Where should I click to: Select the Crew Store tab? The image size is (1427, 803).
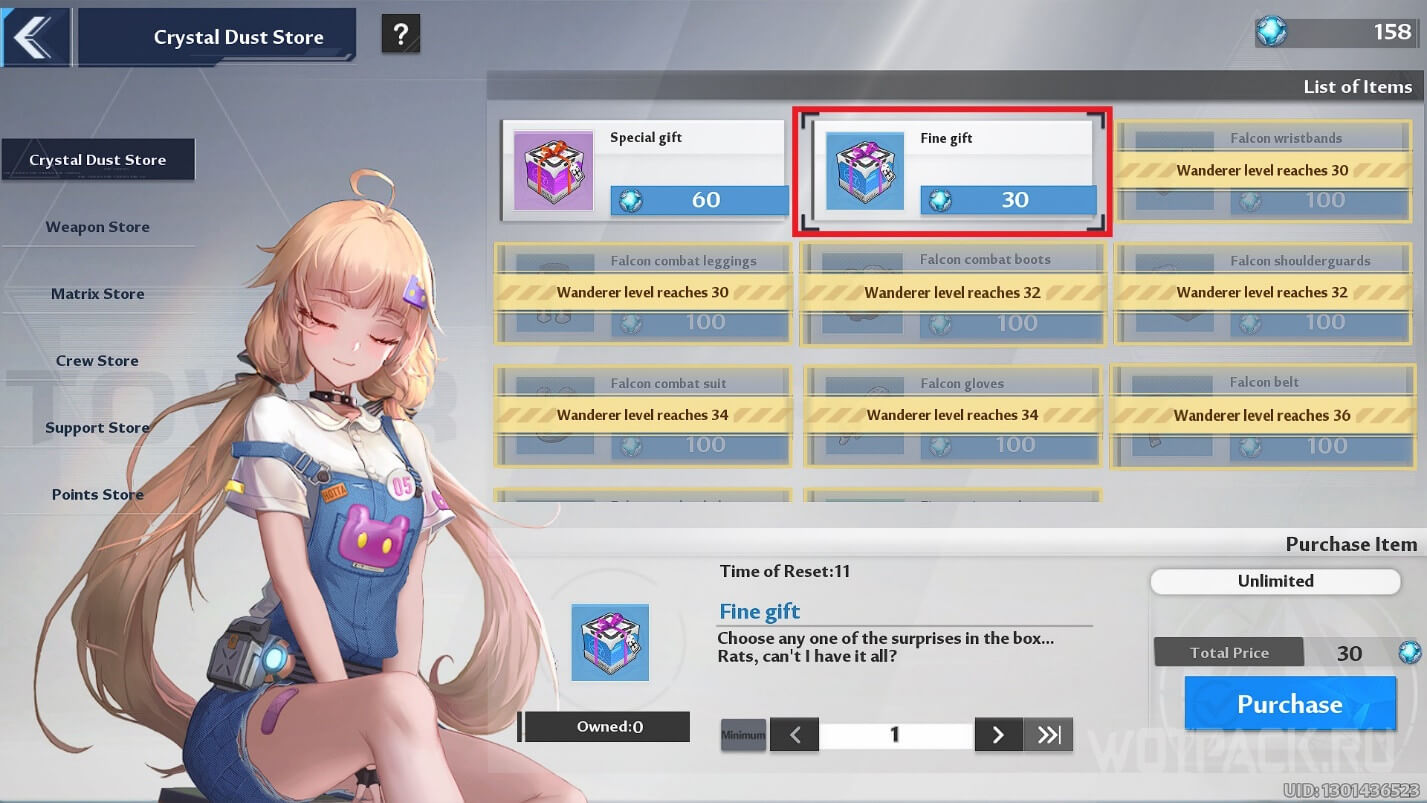point(98,361)
